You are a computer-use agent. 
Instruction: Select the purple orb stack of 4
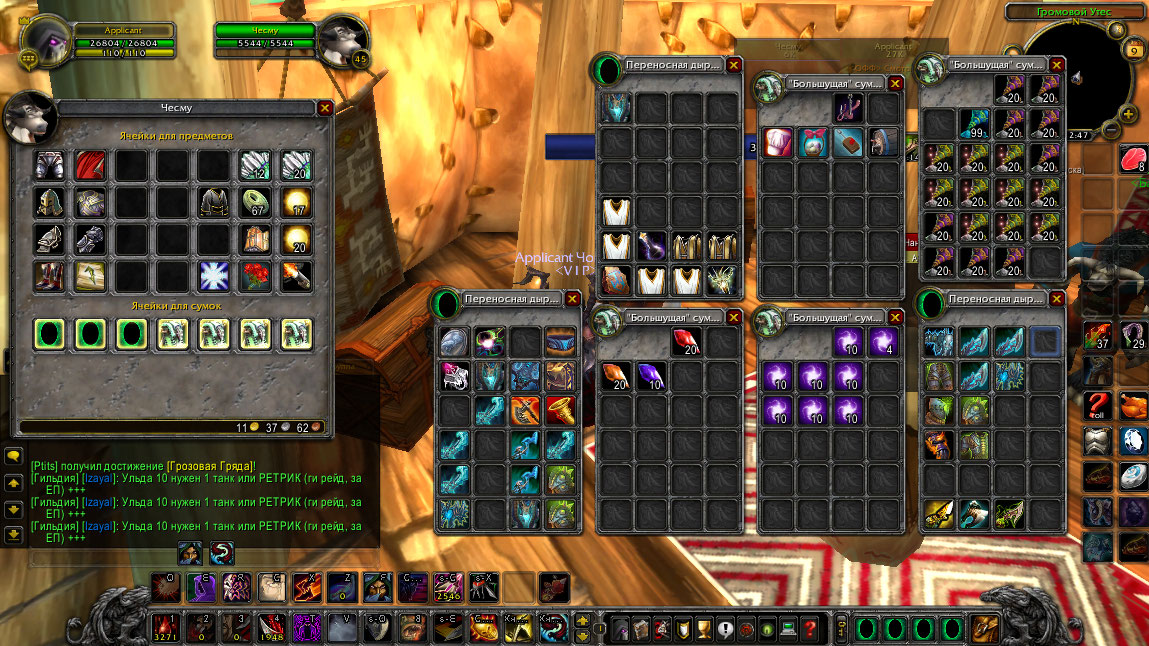pos(882,342)
